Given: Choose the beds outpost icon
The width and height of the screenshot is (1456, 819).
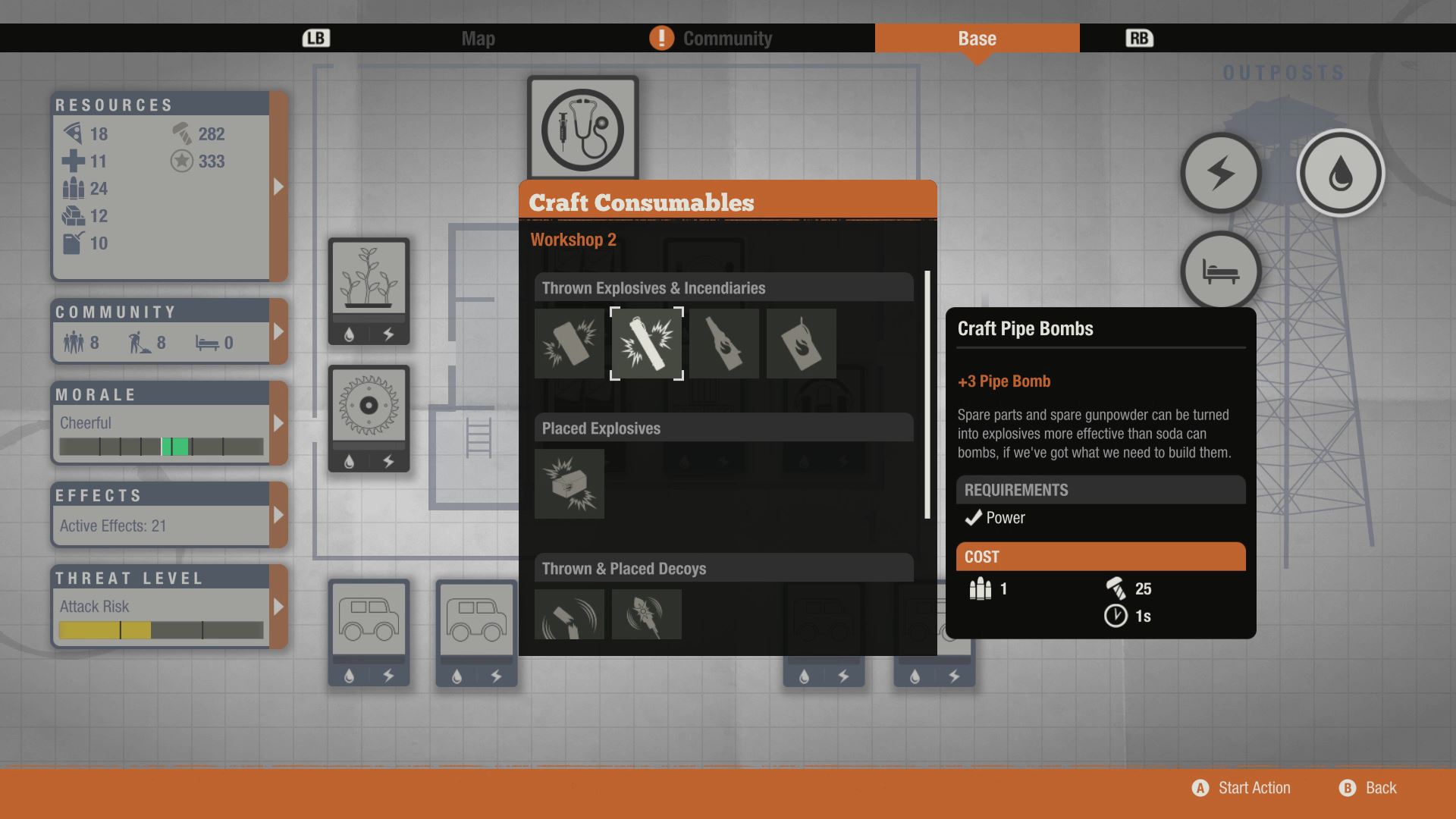Looking at the screenshot, I should [1220, 271].
